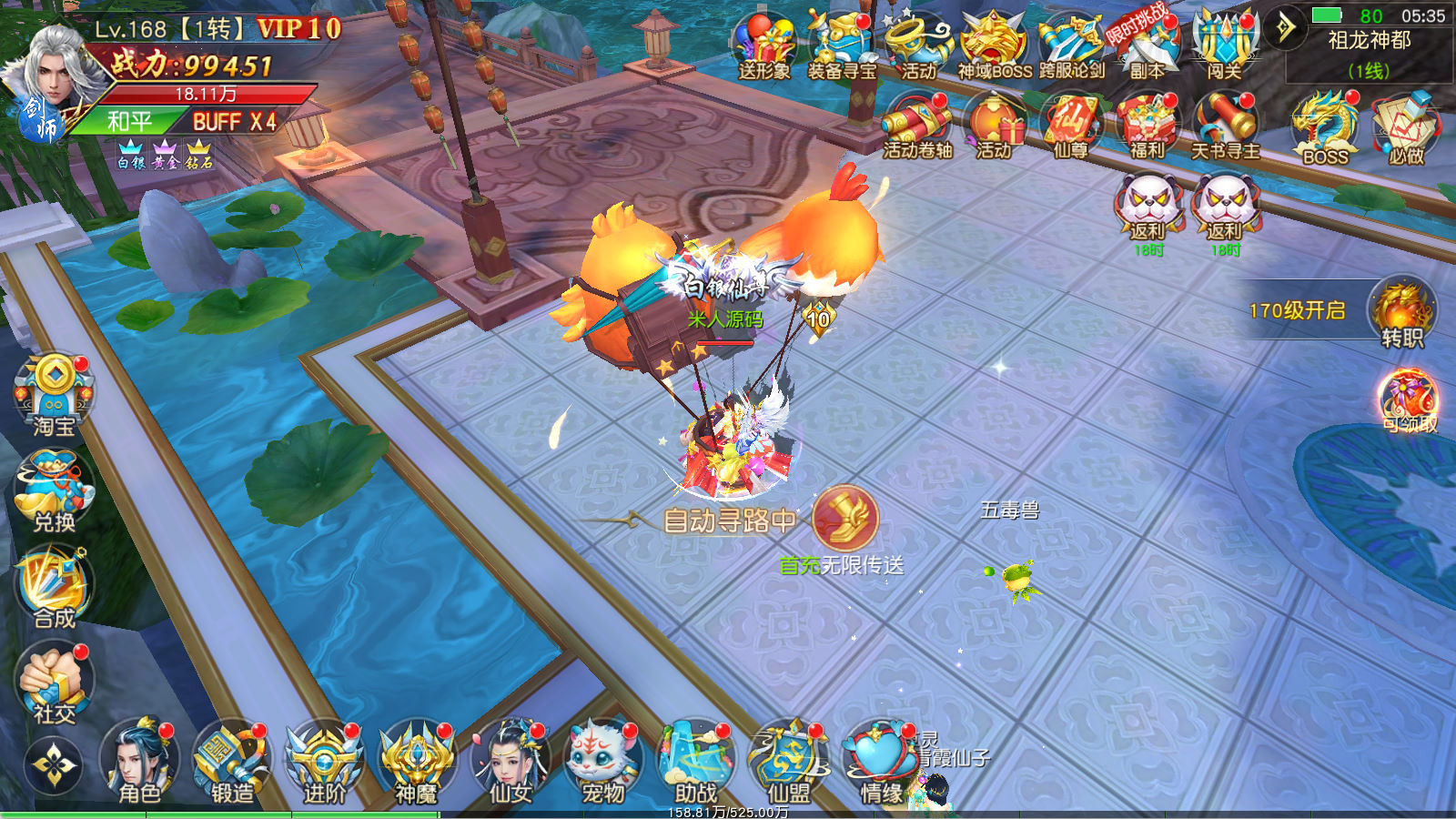Open the dragon BOSS menu
The width and height of the screenshot is (1456, 819).
1325,127
